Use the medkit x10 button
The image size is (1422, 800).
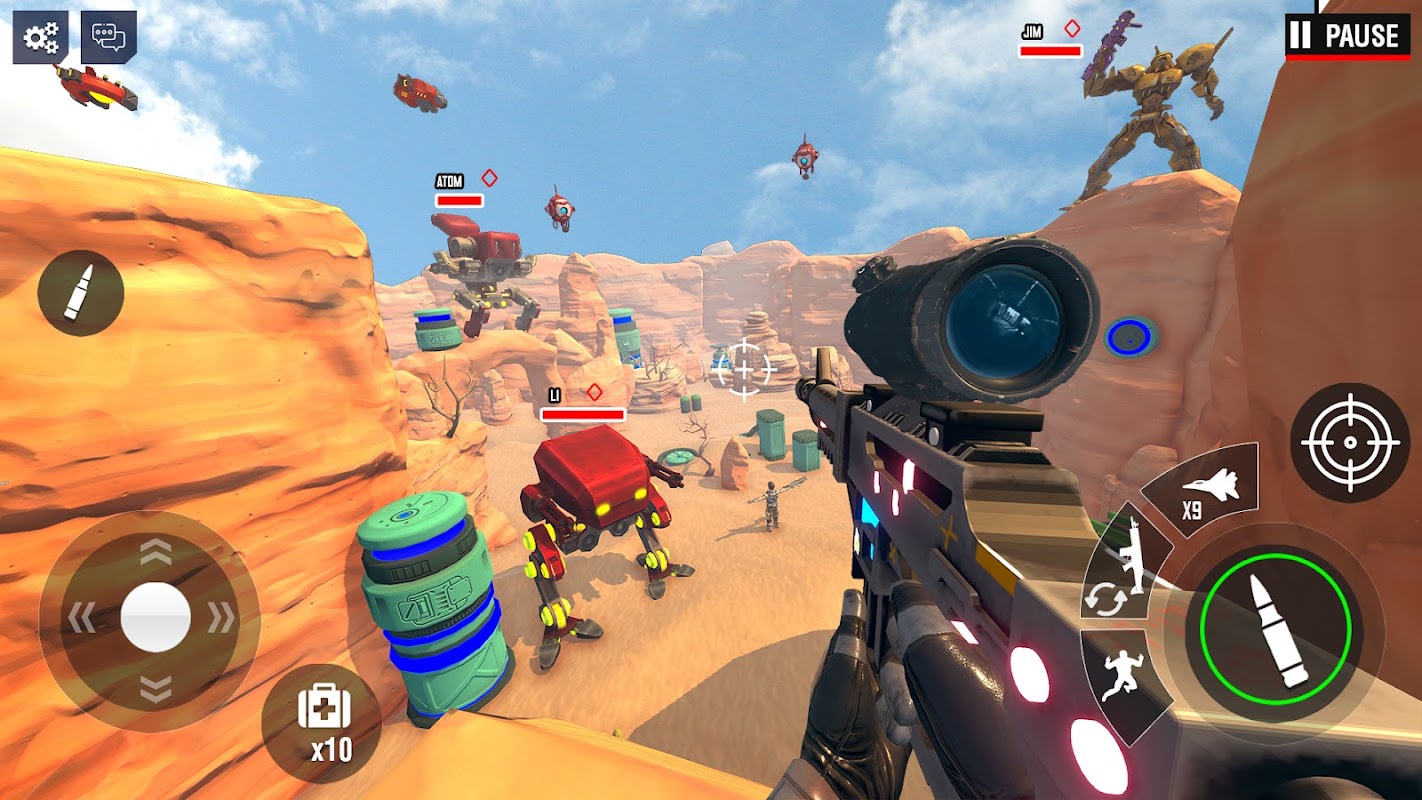(322, 722)
